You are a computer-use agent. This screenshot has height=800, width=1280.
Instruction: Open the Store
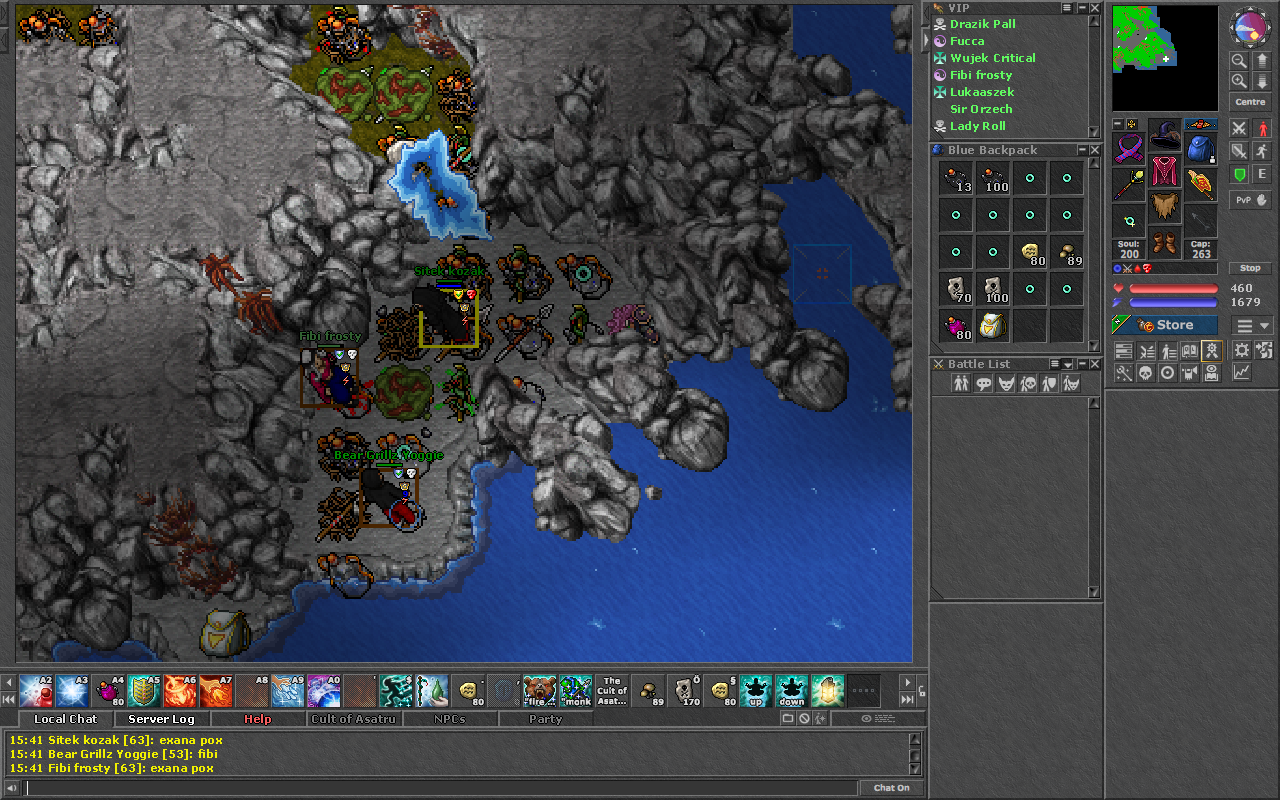click(1165, 325)
